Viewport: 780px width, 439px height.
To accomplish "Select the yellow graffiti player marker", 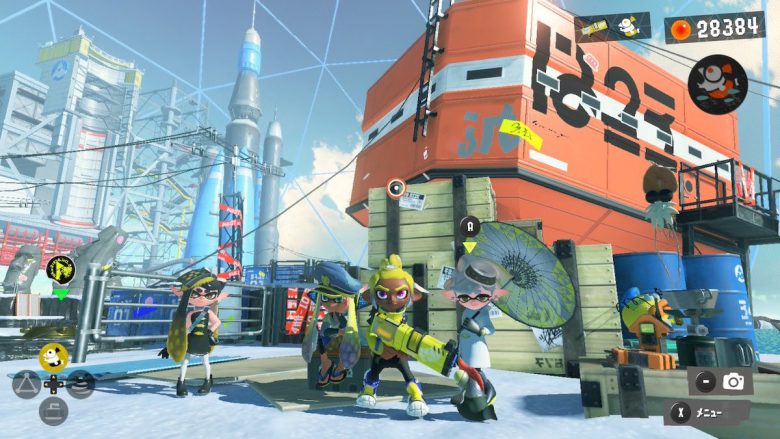I will point(60,268).
